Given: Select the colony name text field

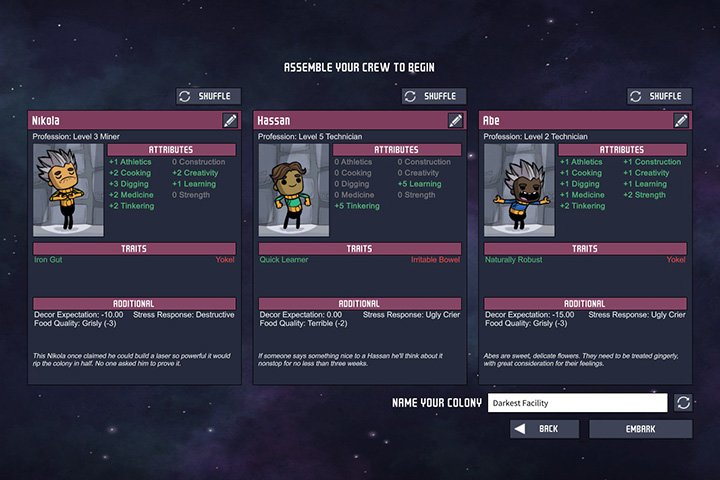Looking at the screenshot, I should point(577,403).
